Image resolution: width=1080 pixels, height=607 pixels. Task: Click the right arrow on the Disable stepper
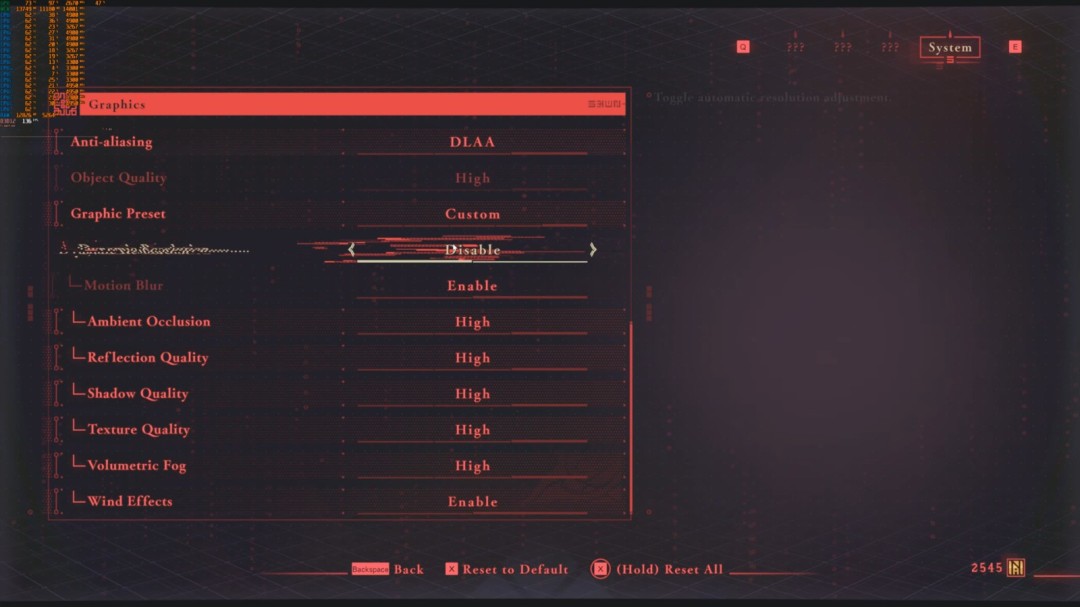(x=593, y=250)
